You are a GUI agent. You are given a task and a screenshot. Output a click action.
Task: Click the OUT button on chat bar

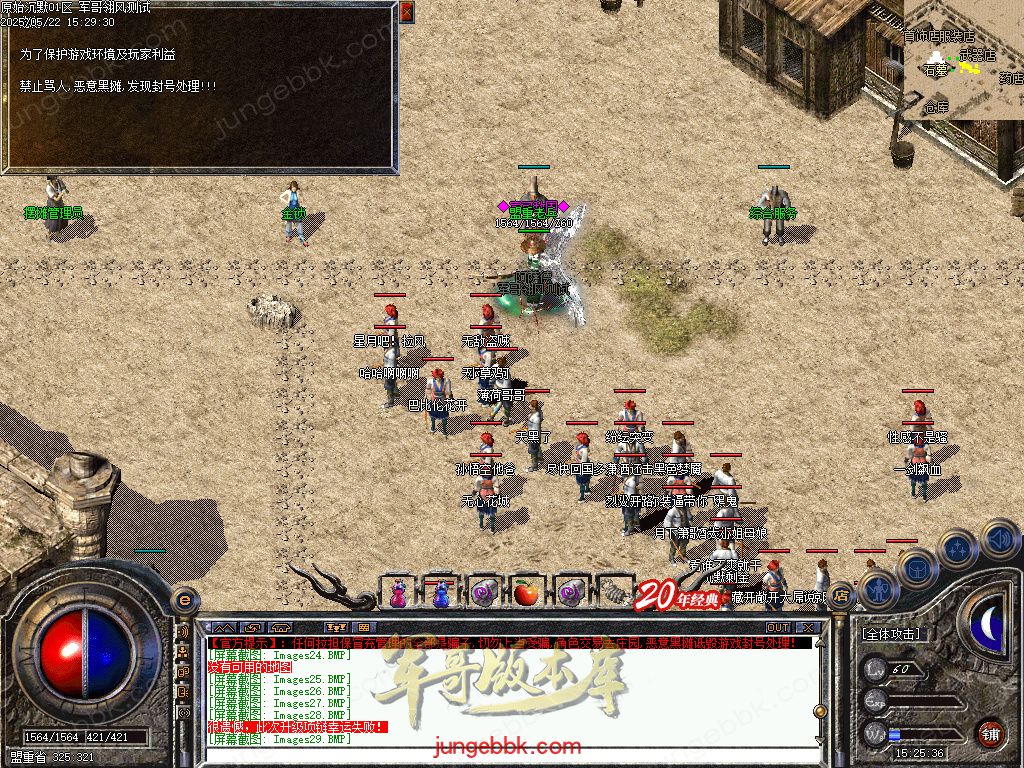[777, 628]
